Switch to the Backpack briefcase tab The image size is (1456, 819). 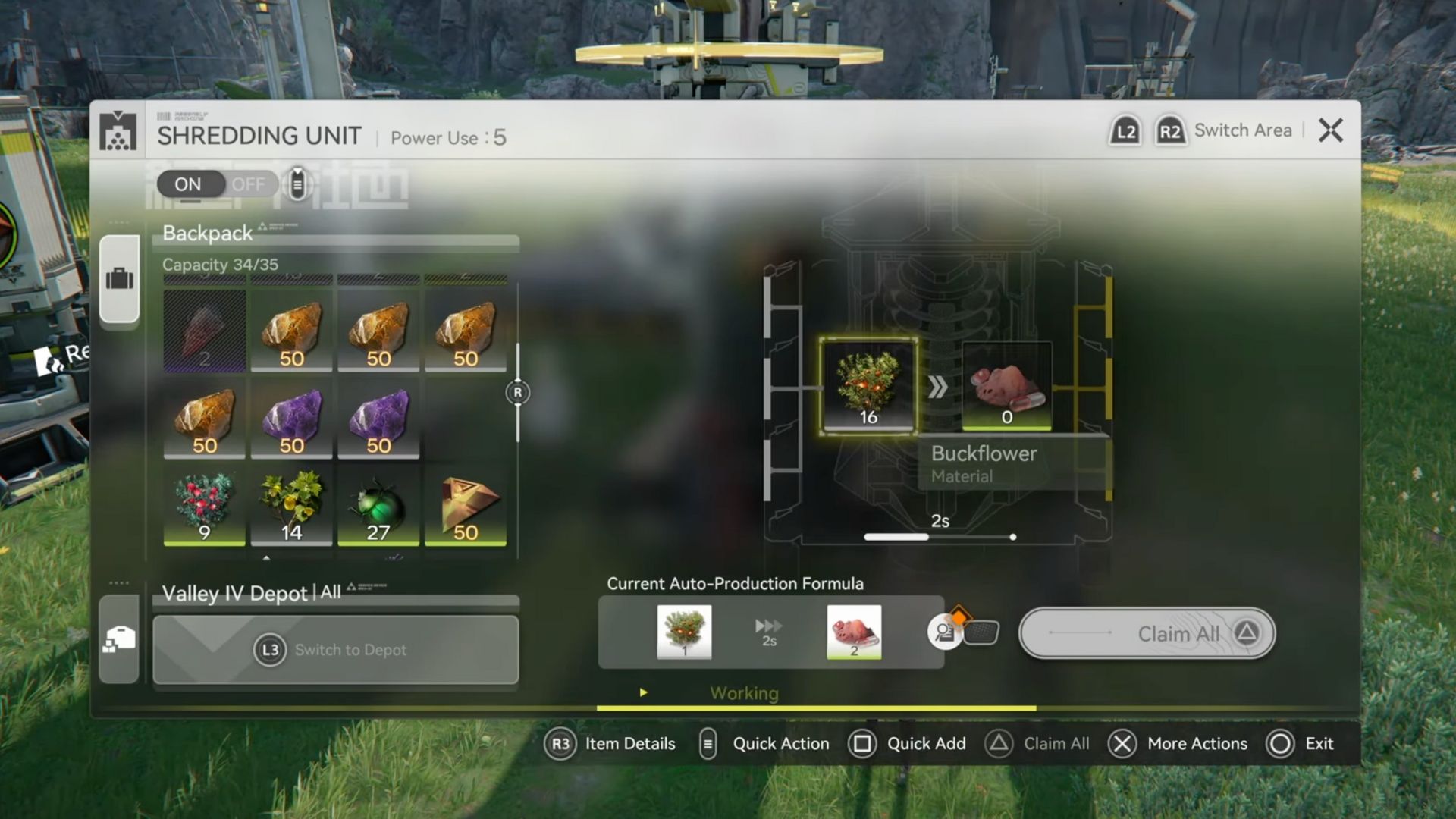pos(119,278)
